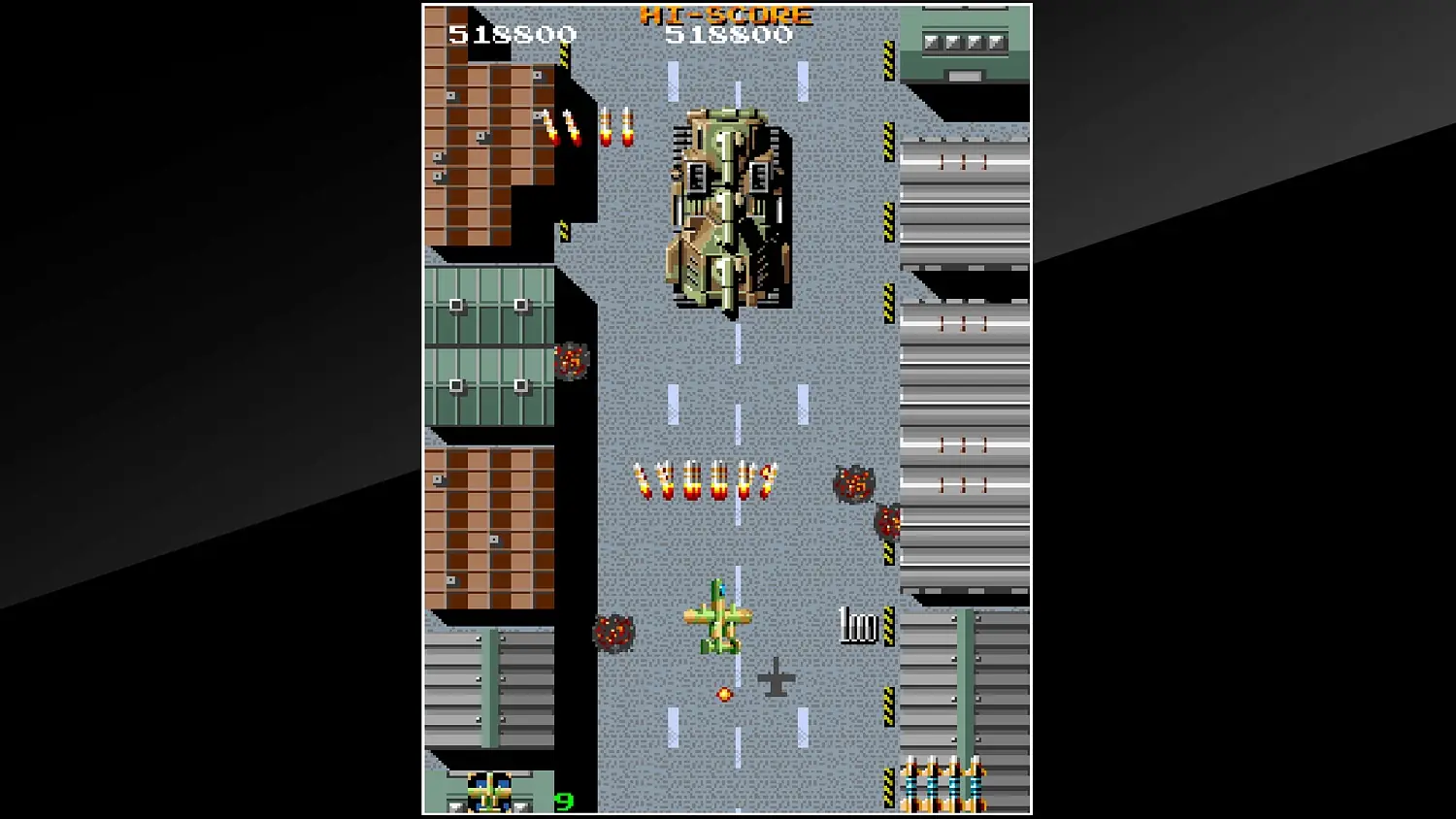Select the HI-SCORE header text
Image resolution: width=1456 pixels, height=819 pixels.
coord(730,15)
